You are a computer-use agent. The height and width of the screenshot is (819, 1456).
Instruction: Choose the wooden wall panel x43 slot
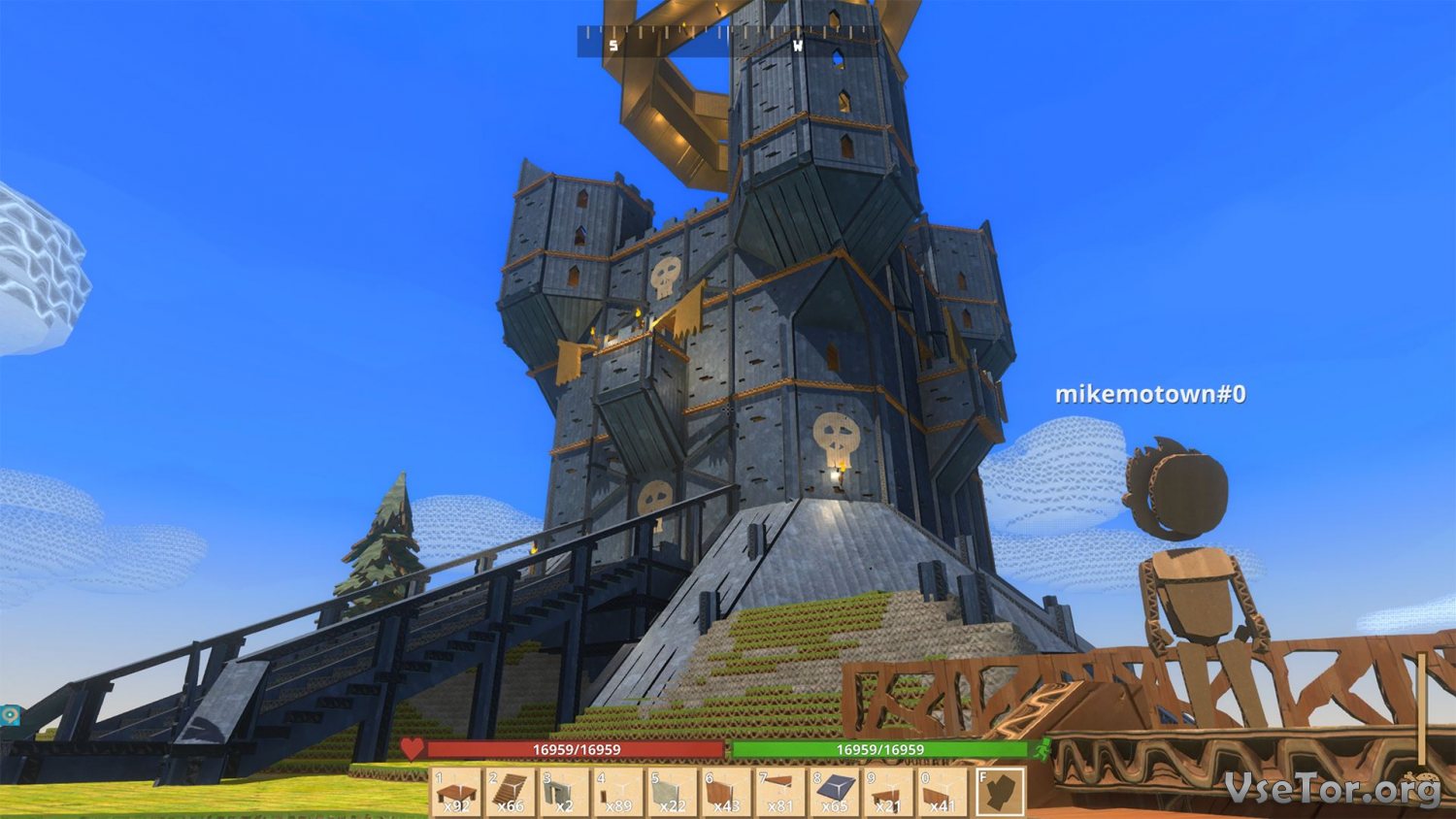[727, 792]
